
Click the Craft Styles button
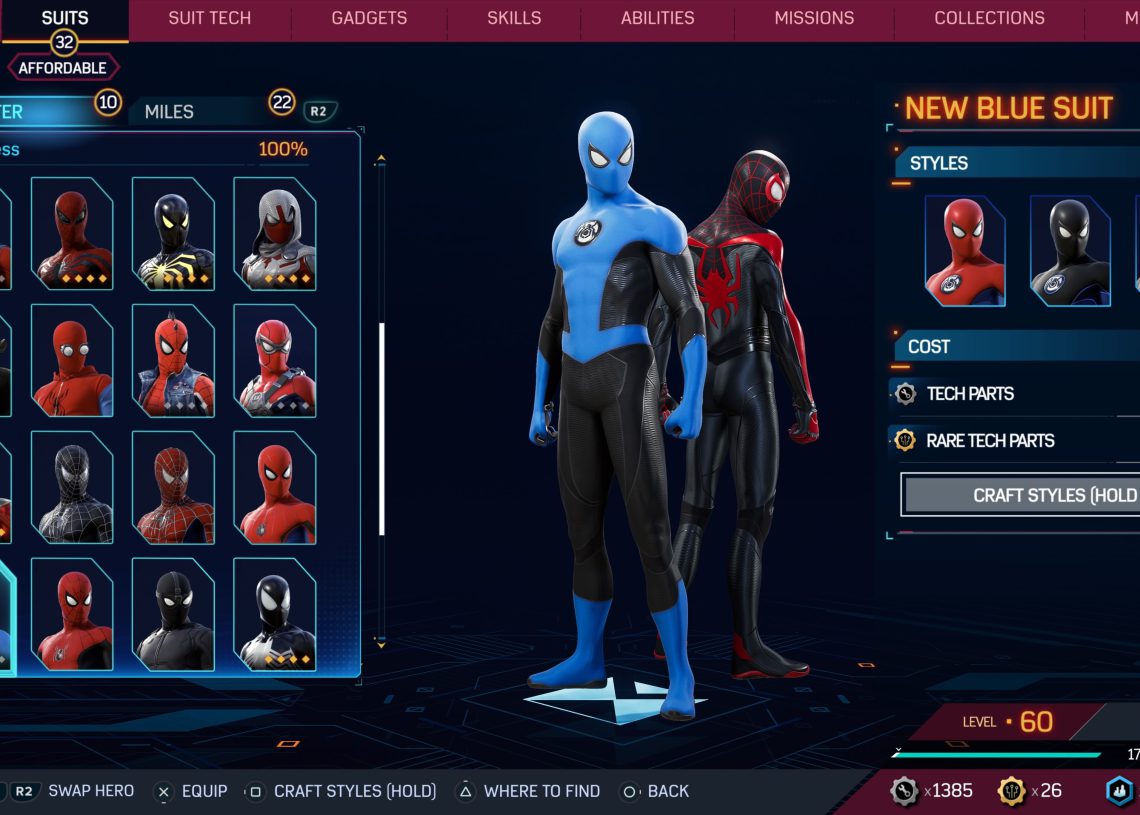[x=1020, y=495]
